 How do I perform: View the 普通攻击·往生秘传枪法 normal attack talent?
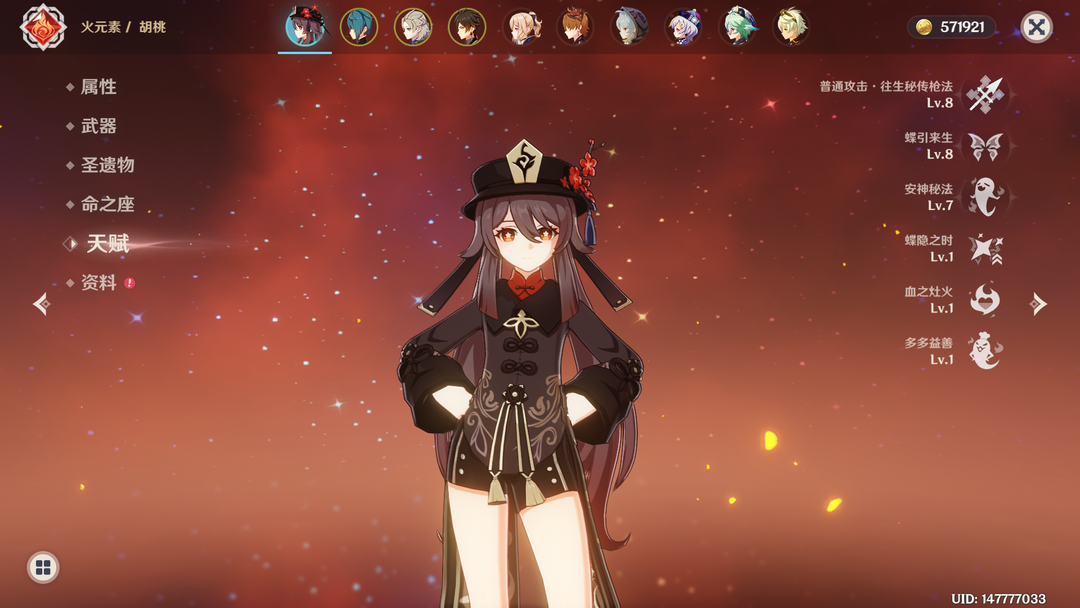(985, 94)
